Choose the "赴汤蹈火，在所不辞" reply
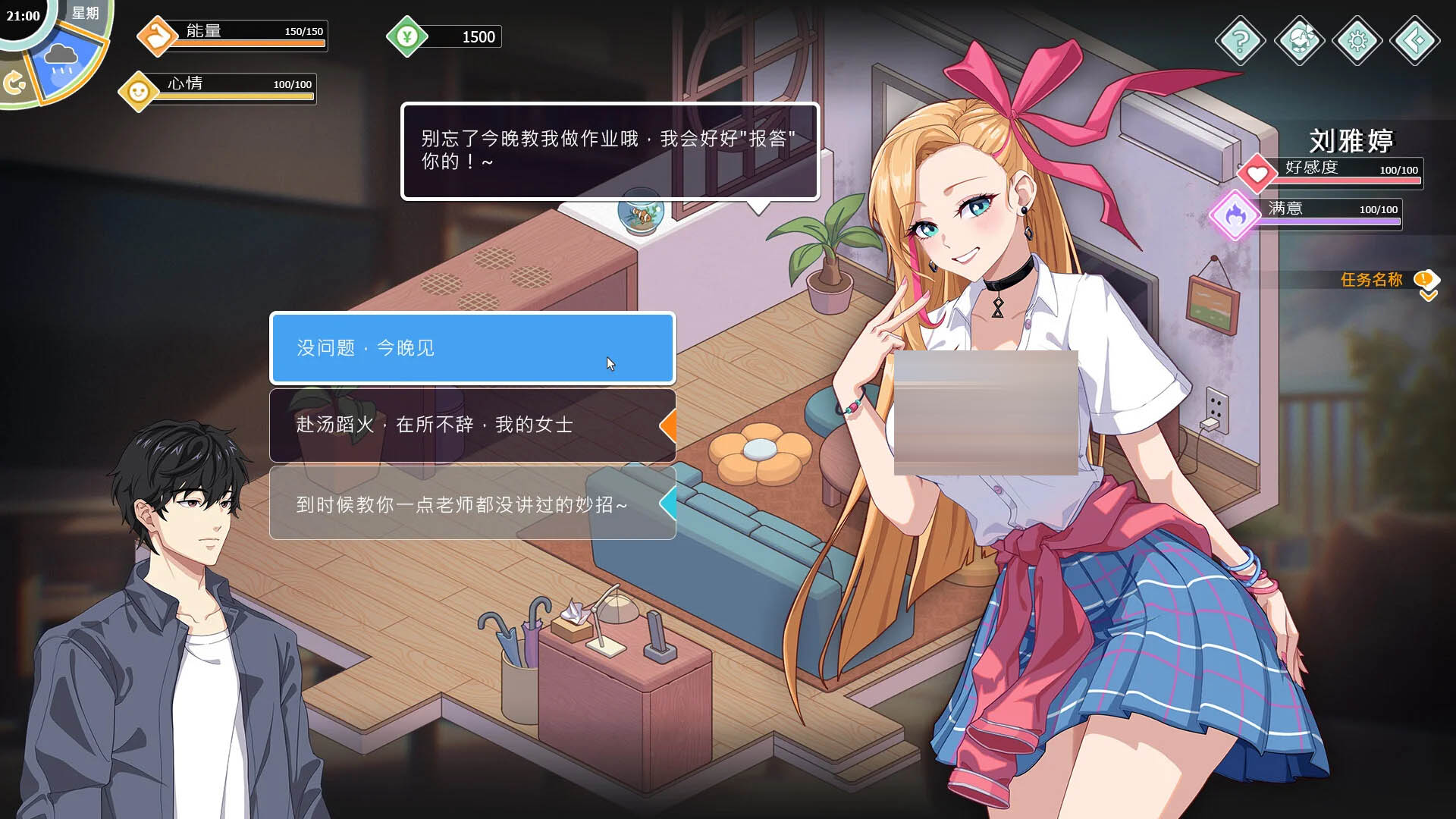1456x819 pixels. pyautogui.click(x=472, y=425)
